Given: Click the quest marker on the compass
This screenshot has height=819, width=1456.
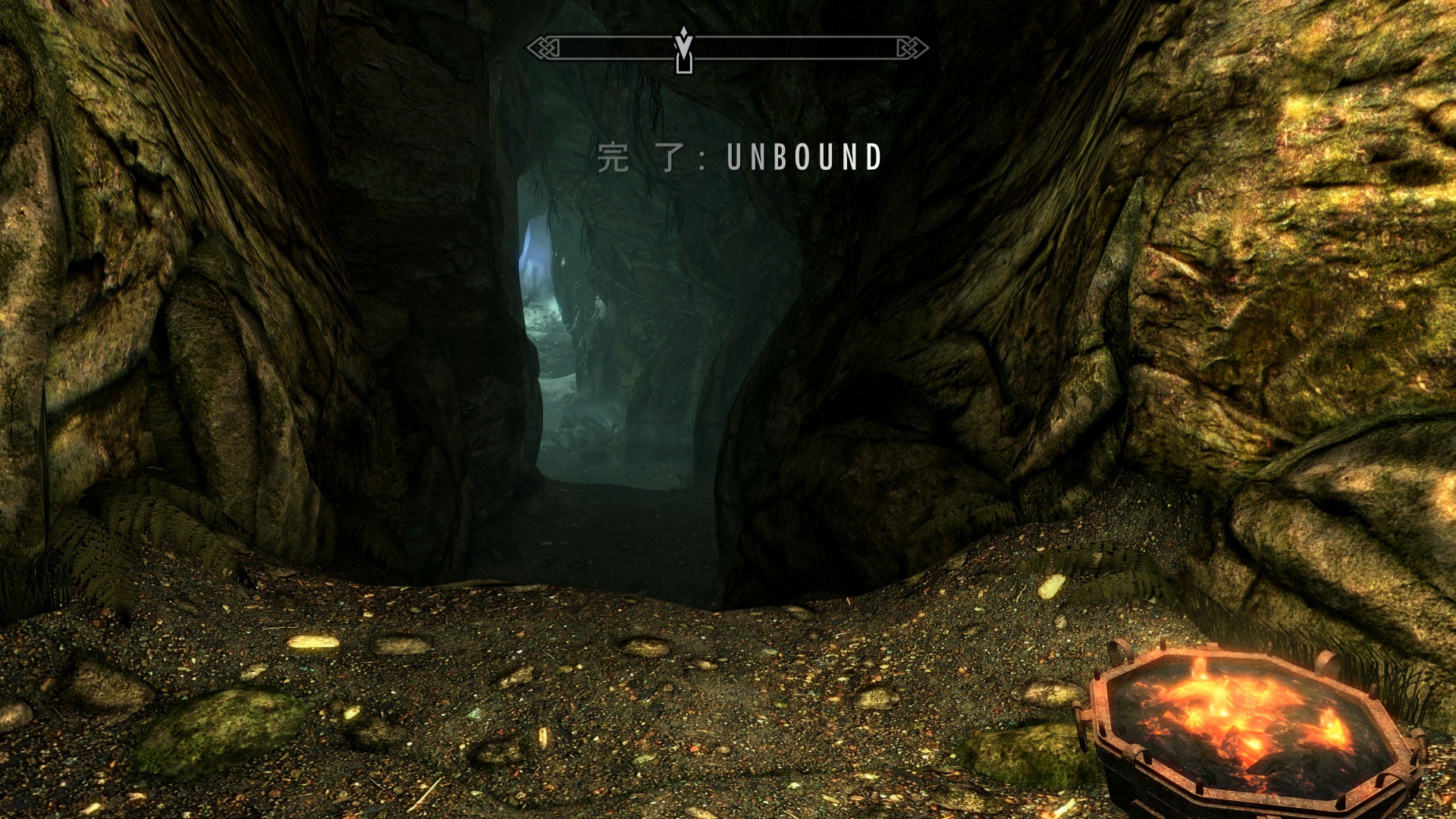Looking at the screenshot, I should [684, 50].
